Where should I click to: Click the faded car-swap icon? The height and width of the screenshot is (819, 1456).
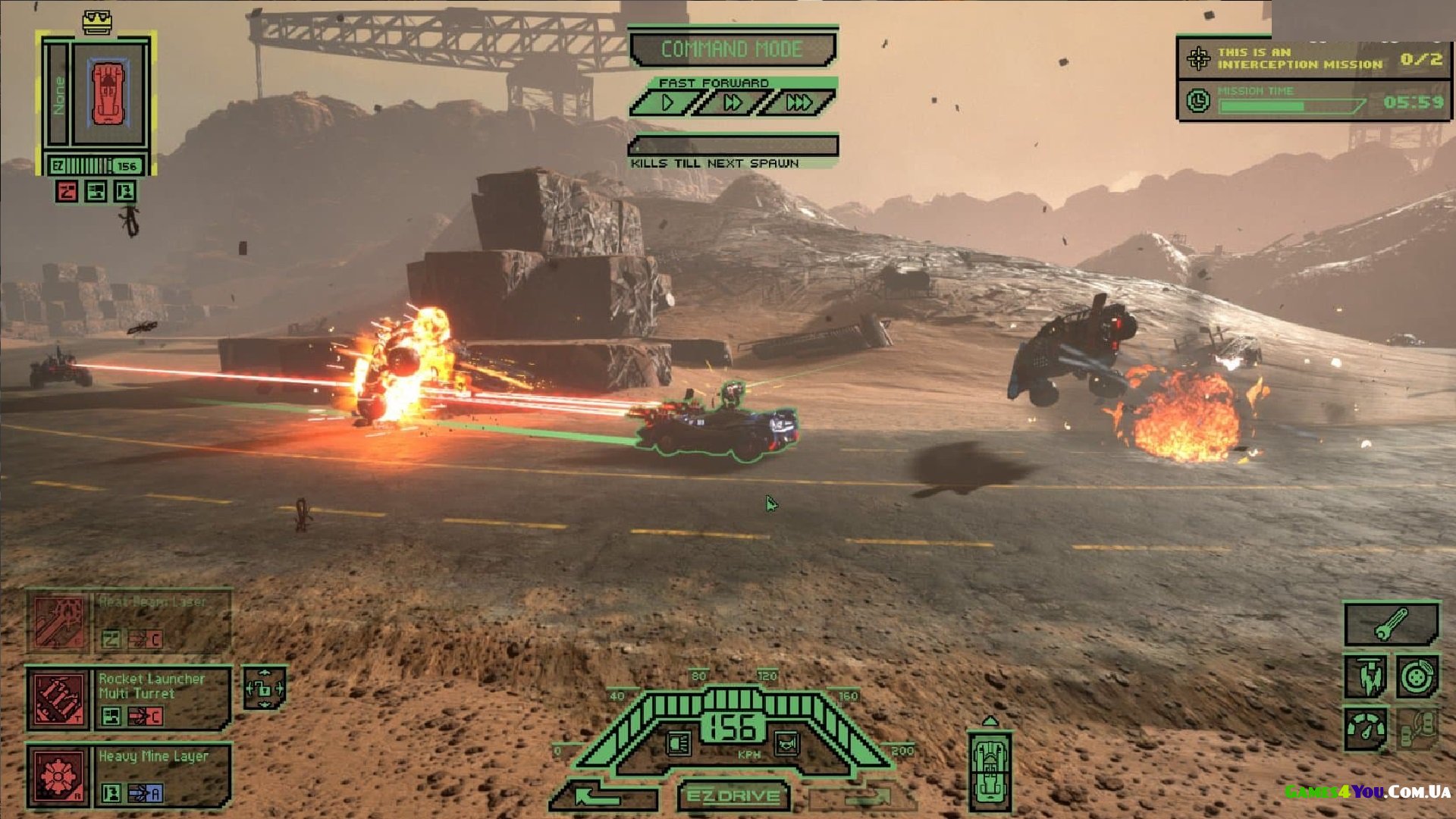(1416, 729)
